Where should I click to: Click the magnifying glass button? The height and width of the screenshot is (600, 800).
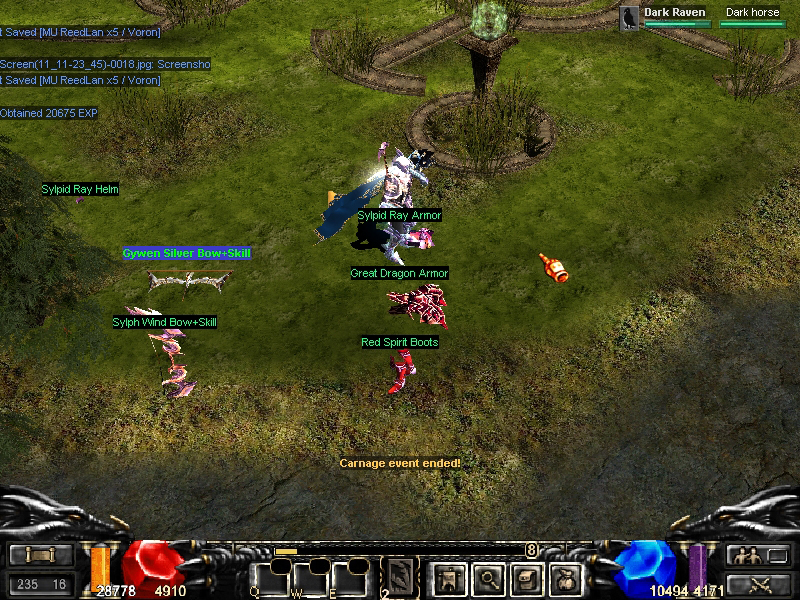pyautogui.click(x=488, y=577)
